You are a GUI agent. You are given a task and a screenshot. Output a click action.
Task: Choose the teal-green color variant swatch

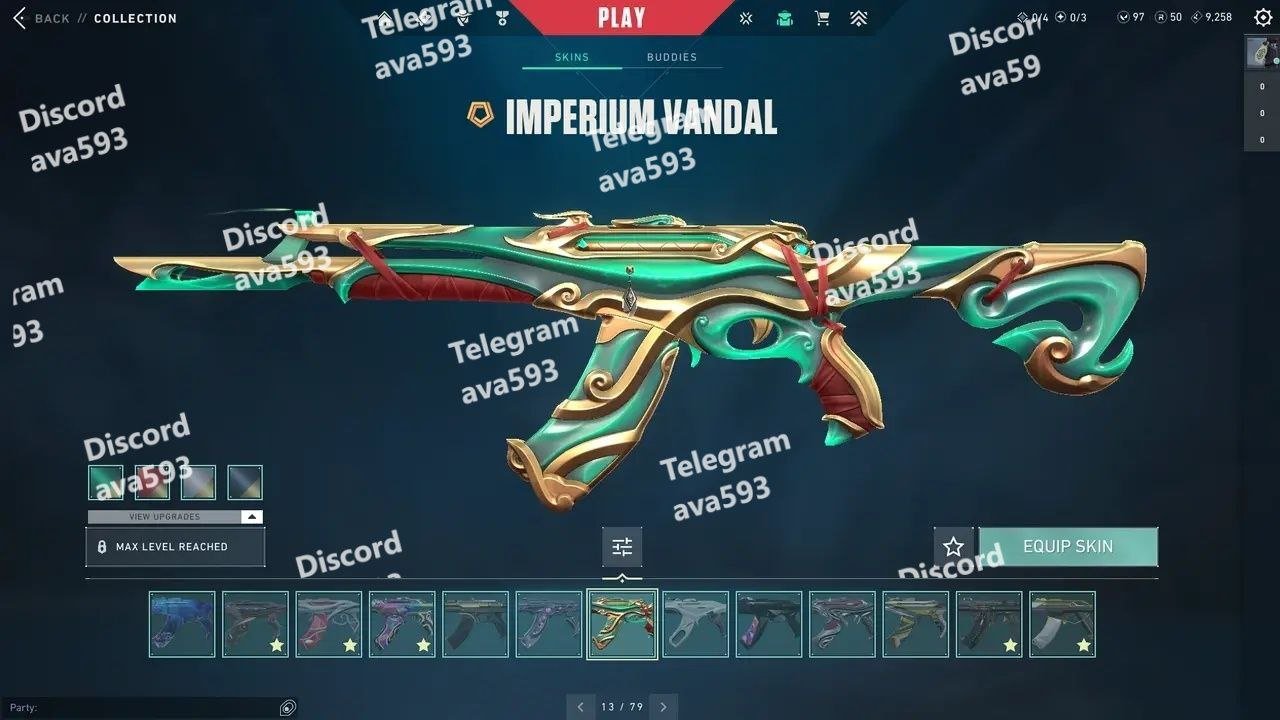click(106, 483)
